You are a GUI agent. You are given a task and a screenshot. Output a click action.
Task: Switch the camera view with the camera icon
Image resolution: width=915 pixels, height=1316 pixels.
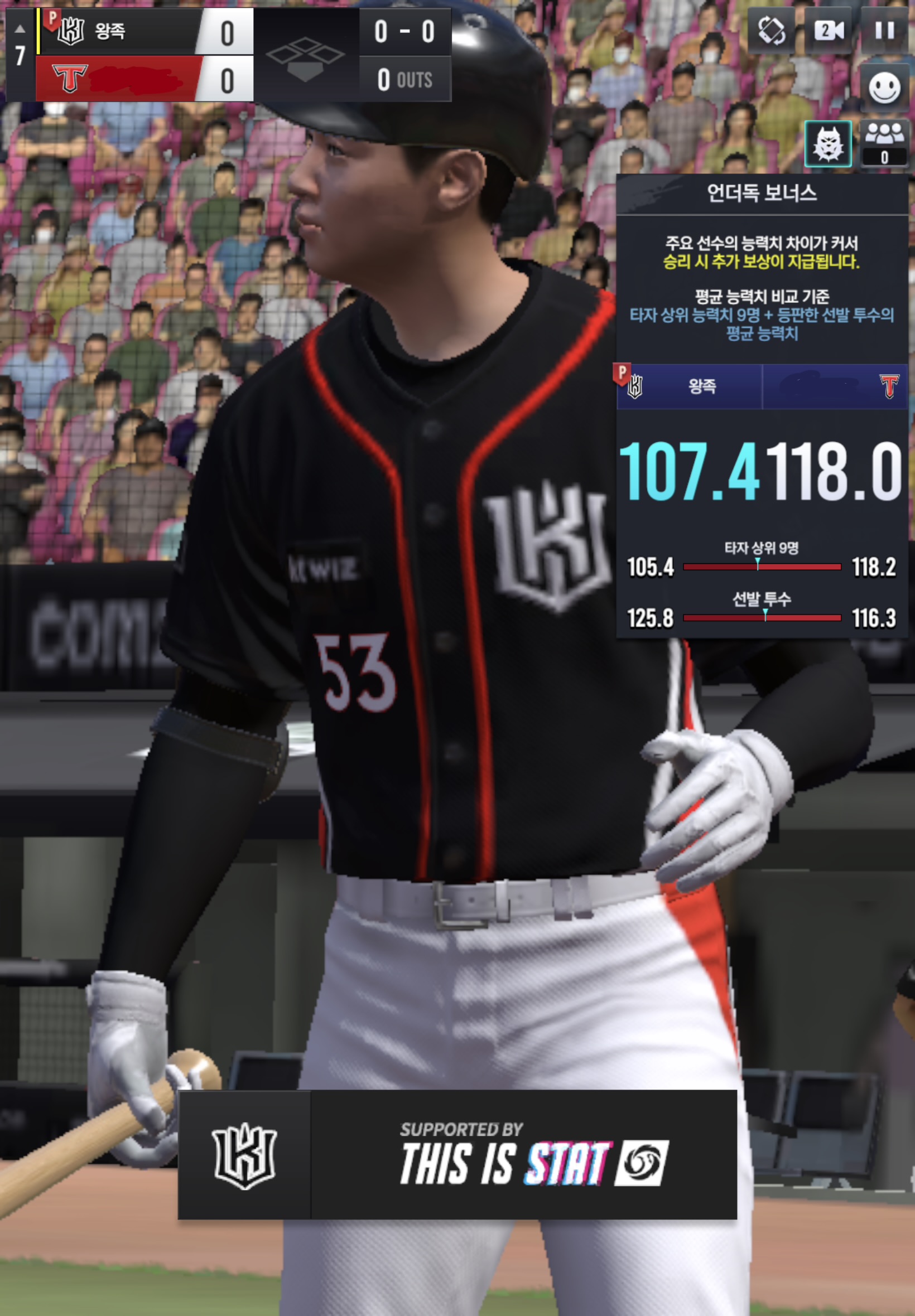[x=829, y=30]
